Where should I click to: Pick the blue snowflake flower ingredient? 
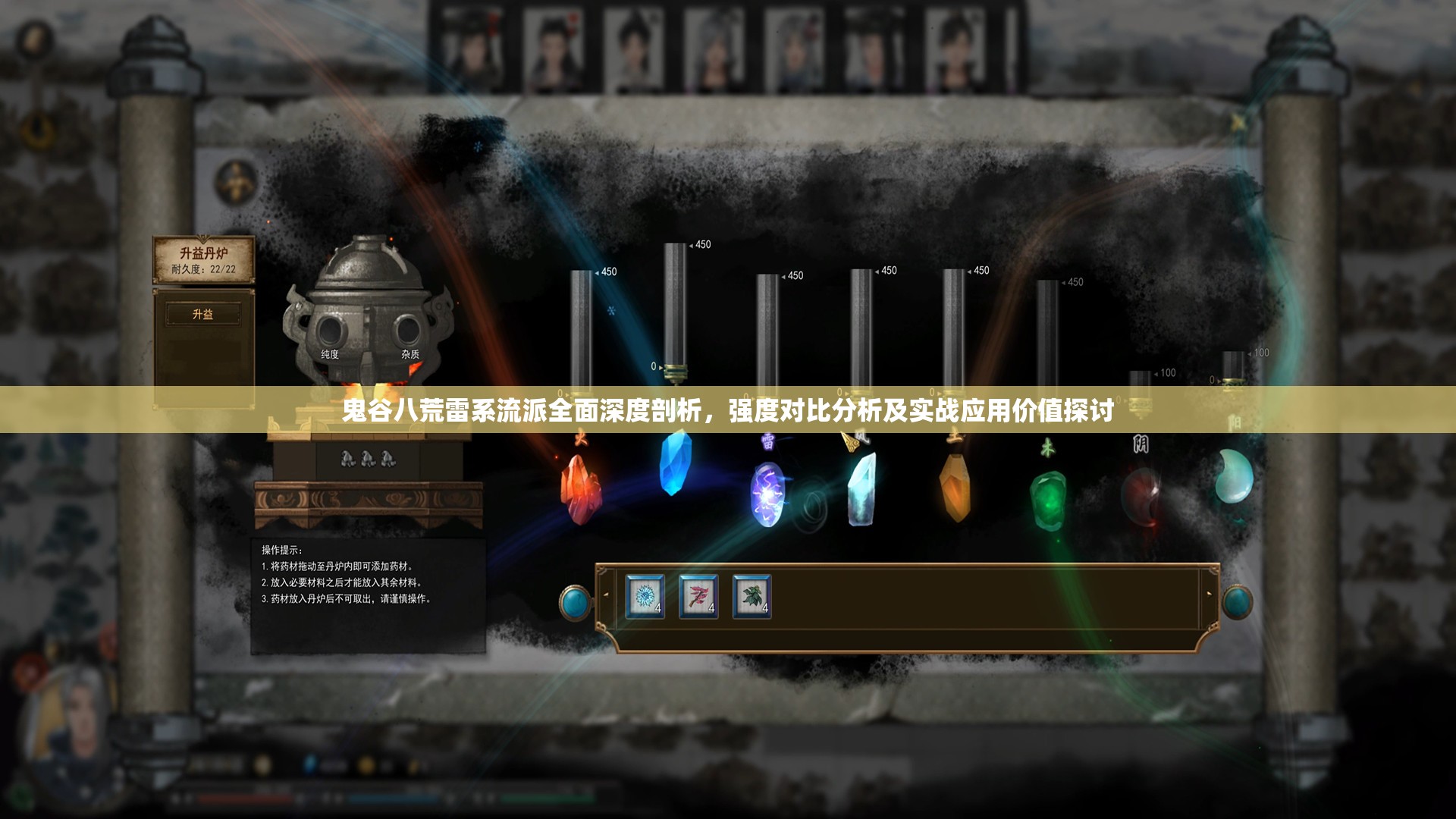[x=645, y=597]
